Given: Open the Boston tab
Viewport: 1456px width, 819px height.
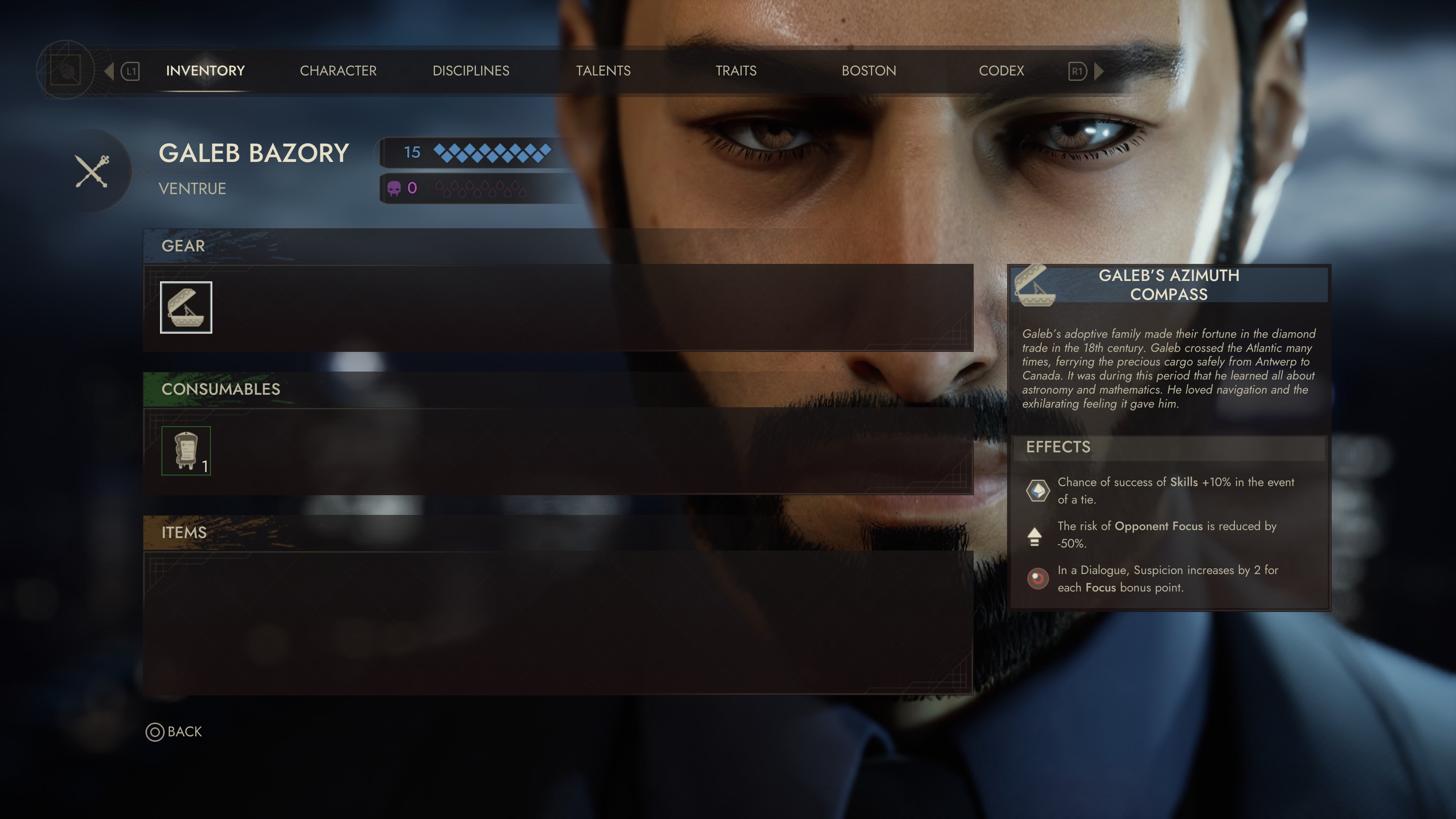Looking at the screenshot, I should pyautogui.click(x=868, y=71).
